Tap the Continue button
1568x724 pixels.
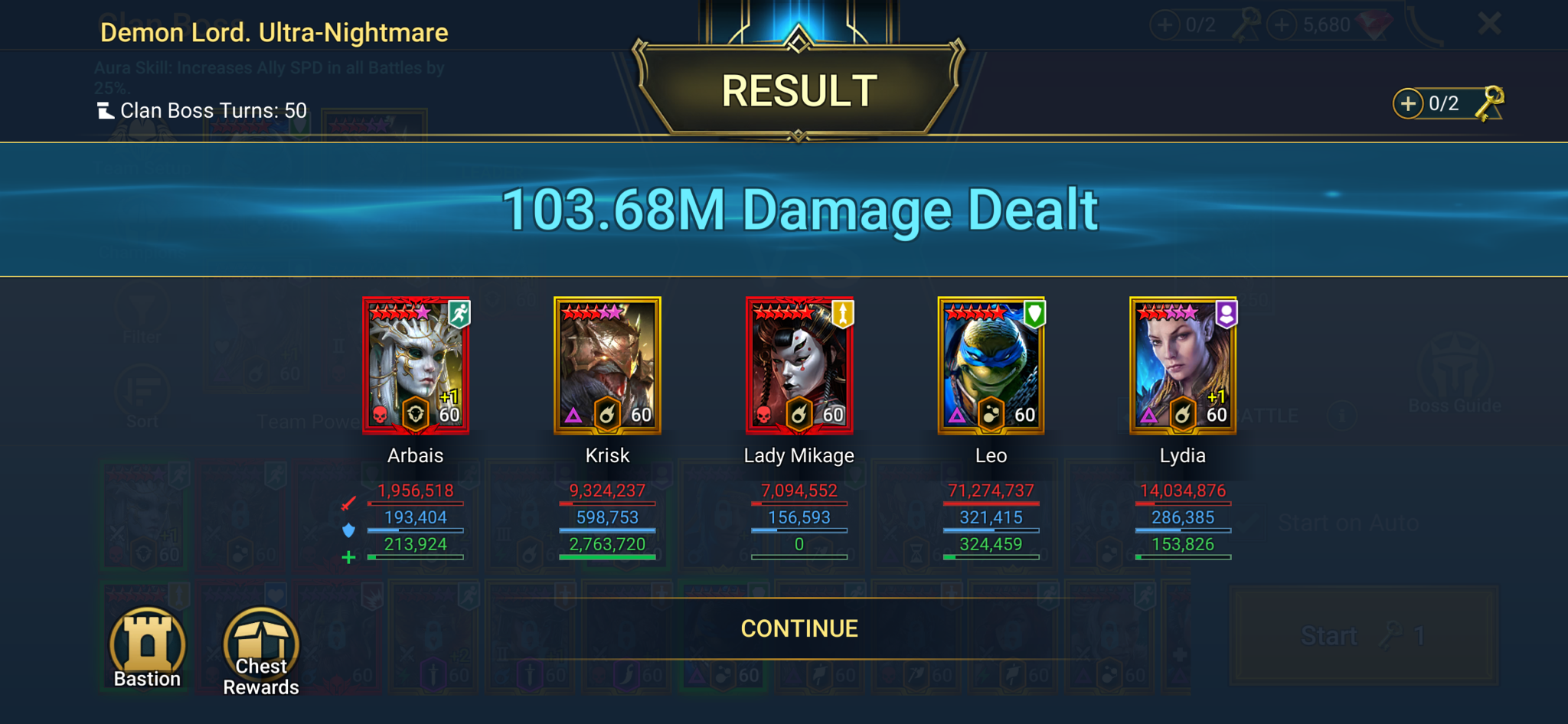coord(799,628)
